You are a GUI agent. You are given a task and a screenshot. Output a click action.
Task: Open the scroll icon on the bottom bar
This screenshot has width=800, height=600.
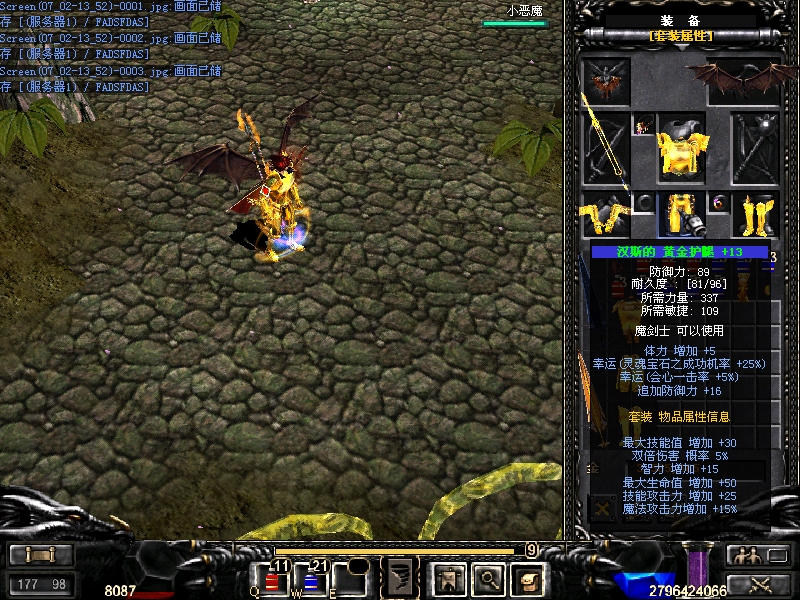tap(527, 577)
